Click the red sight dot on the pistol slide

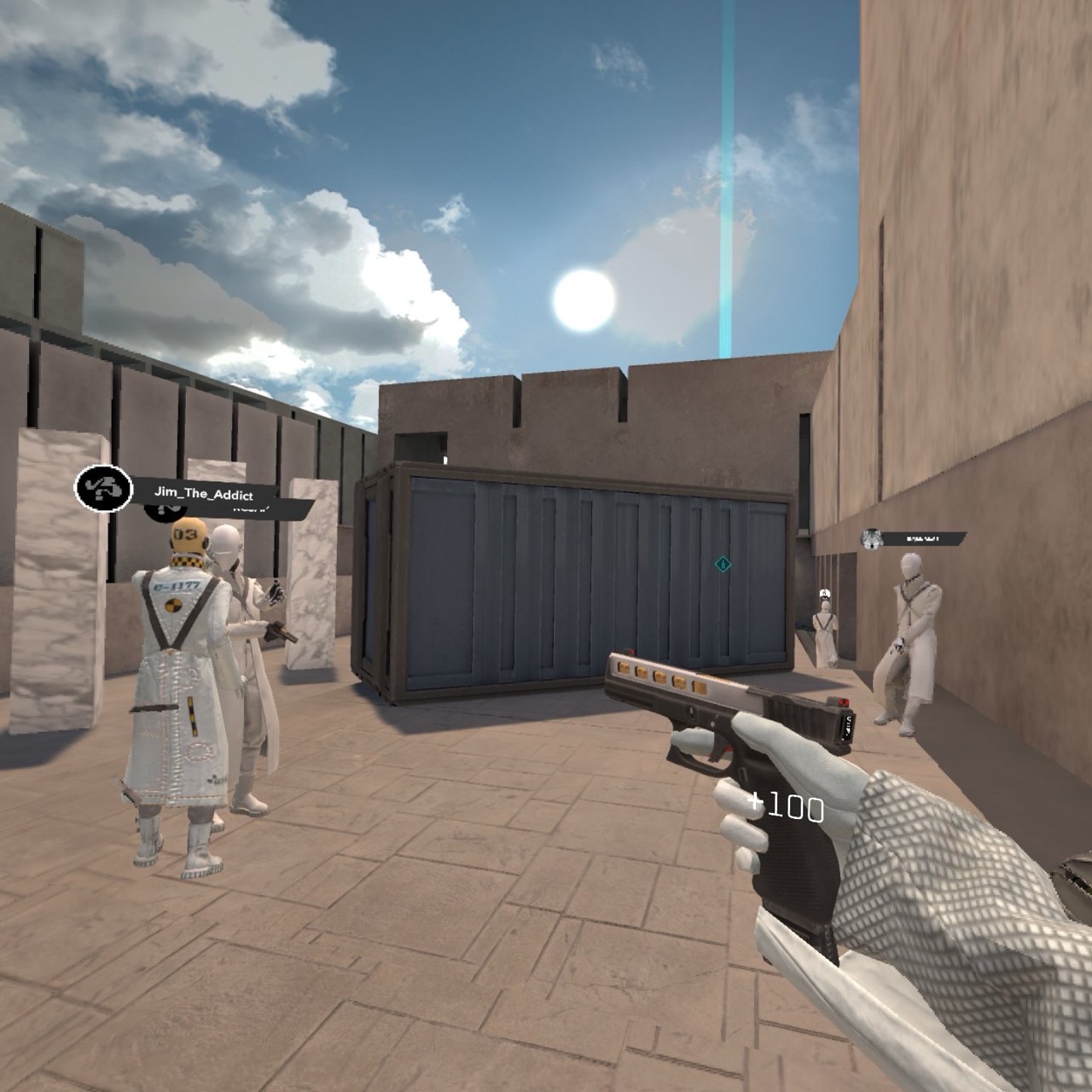[845, 700]
